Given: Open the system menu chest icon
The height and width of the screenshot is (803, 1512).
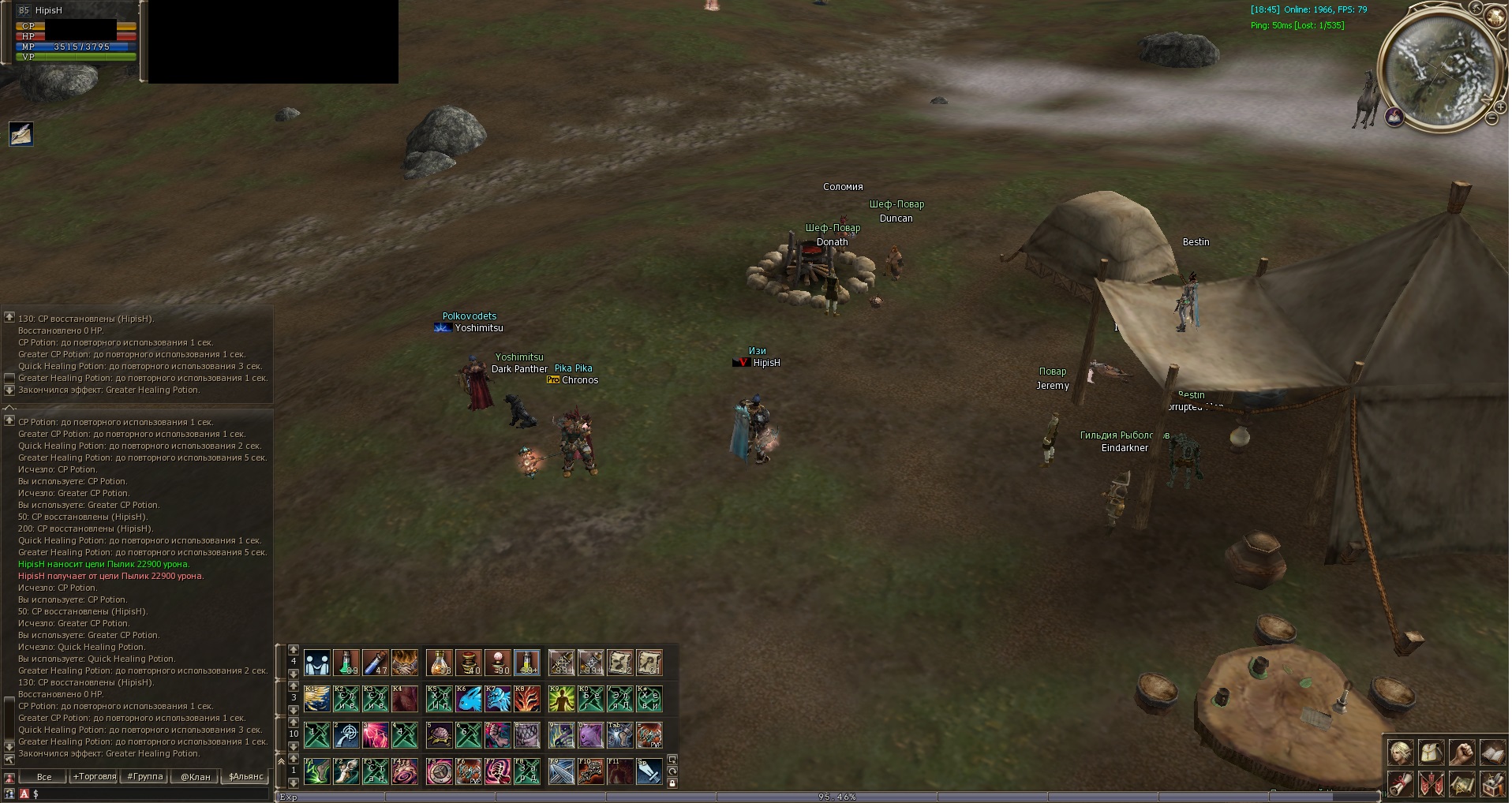Looking at the screenshot, I should point(1492,784).
